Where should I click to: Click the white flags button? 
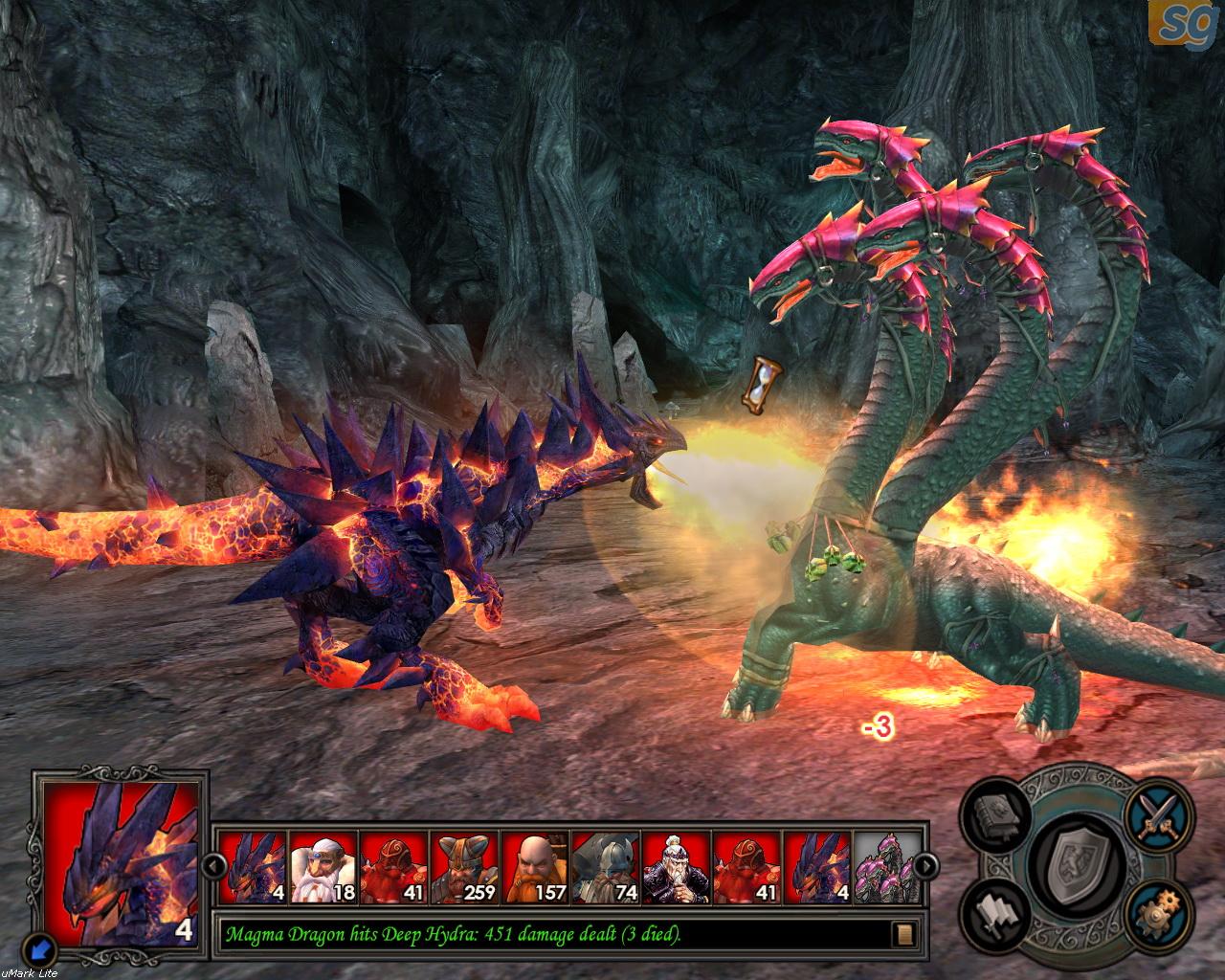[995, 916]
